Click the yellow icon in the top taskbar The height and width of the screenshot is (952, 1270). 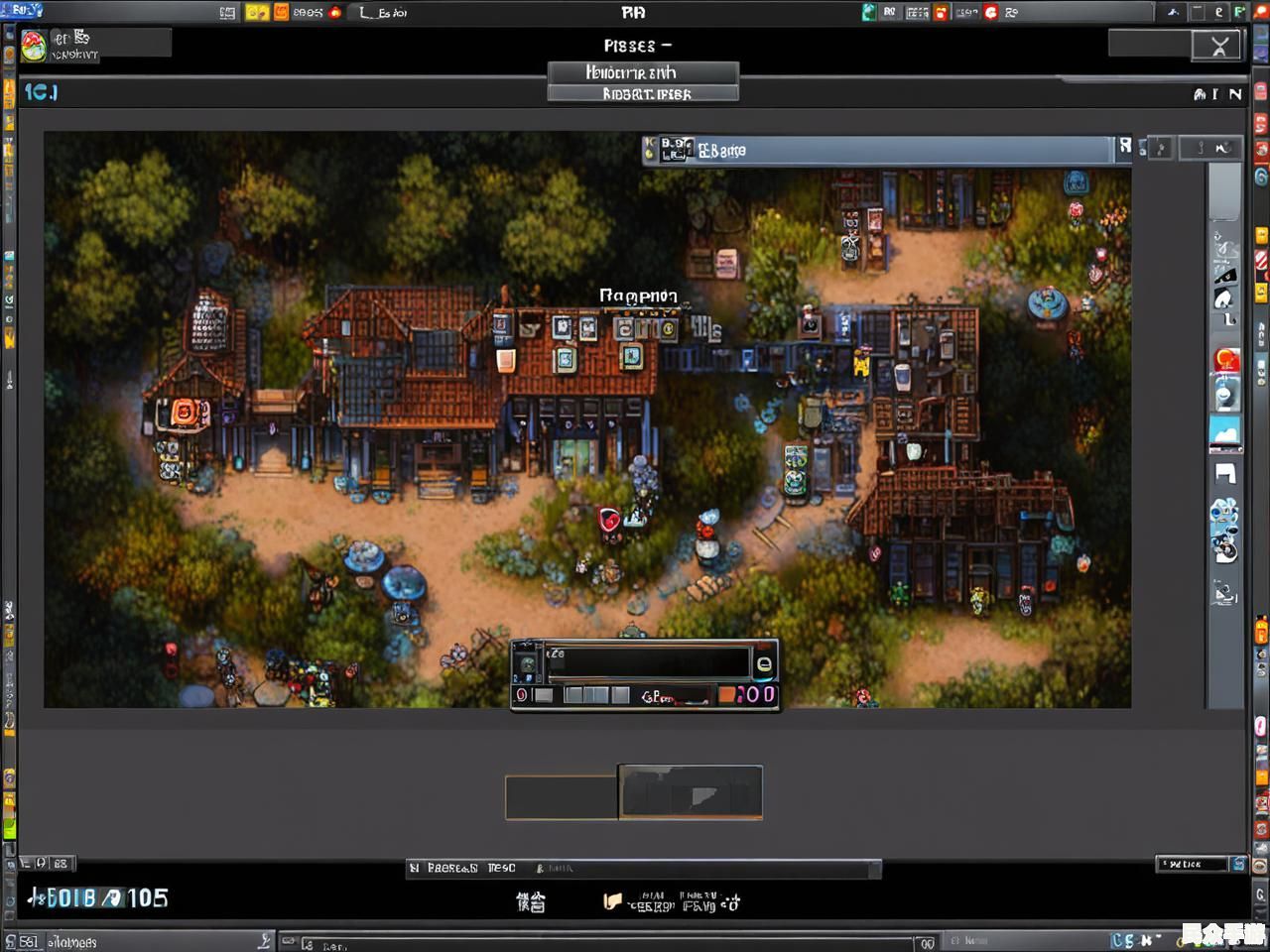tap(256, 13)
